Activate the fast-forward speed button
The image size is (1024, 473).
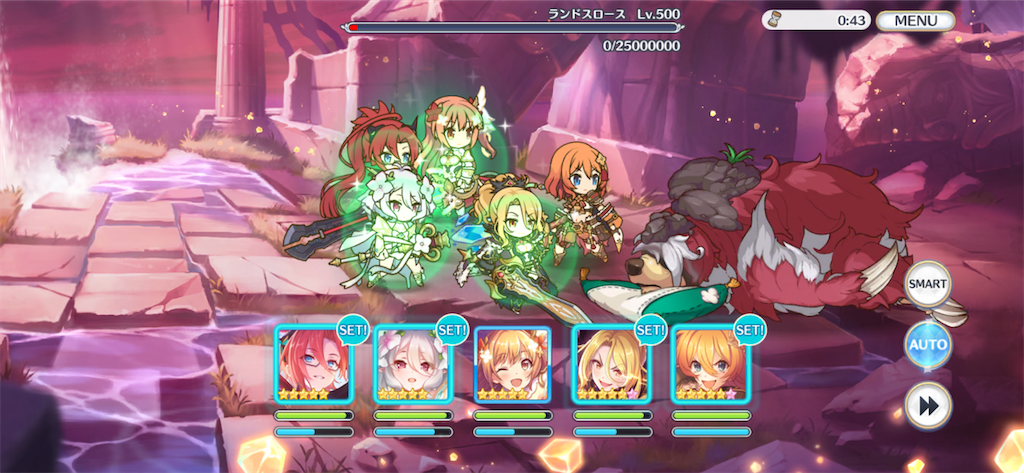tap(927, 405)
